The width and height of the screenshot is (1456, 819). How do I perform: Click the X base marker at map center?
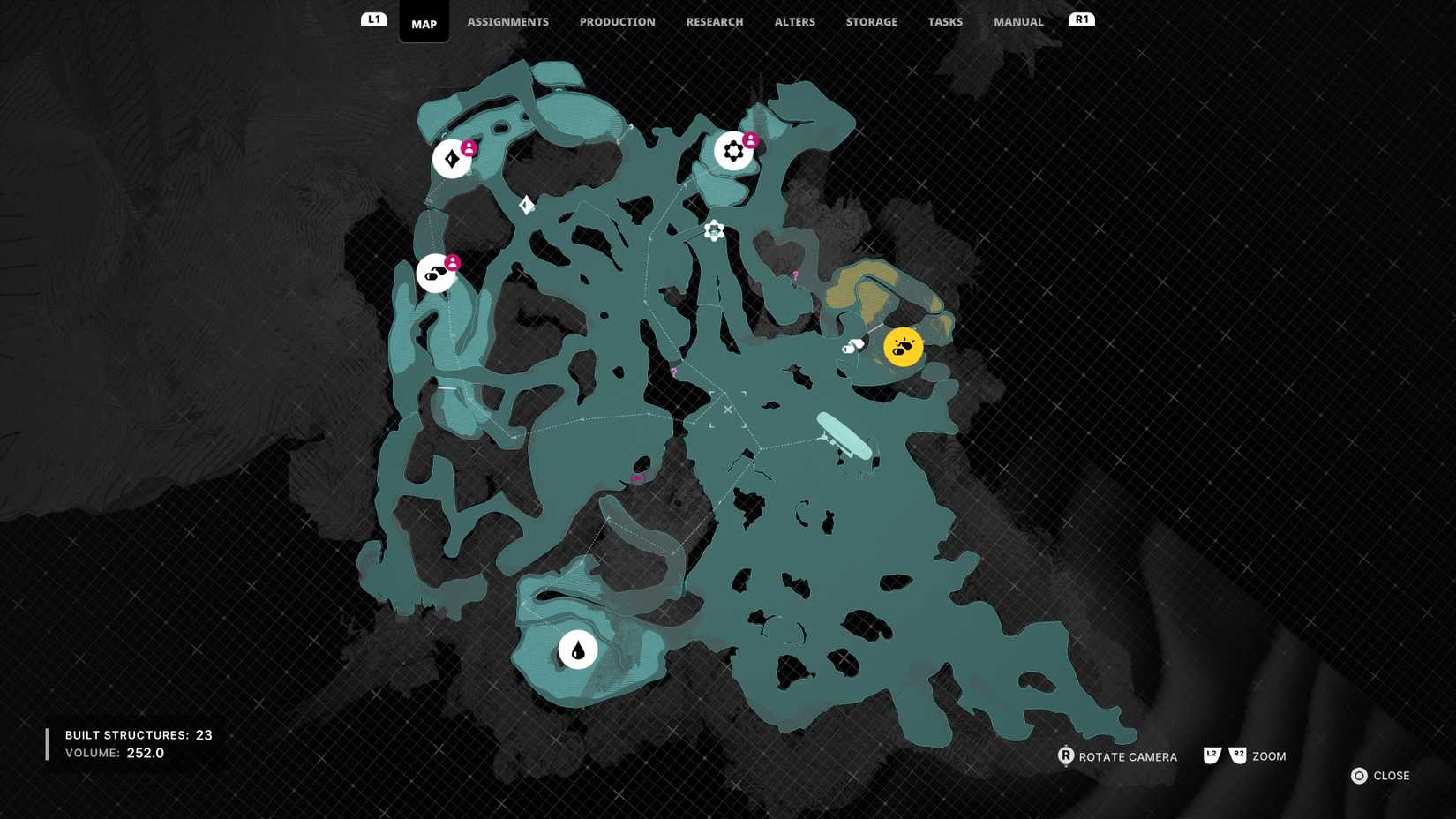pyautogui.click(x=727, y=409)
